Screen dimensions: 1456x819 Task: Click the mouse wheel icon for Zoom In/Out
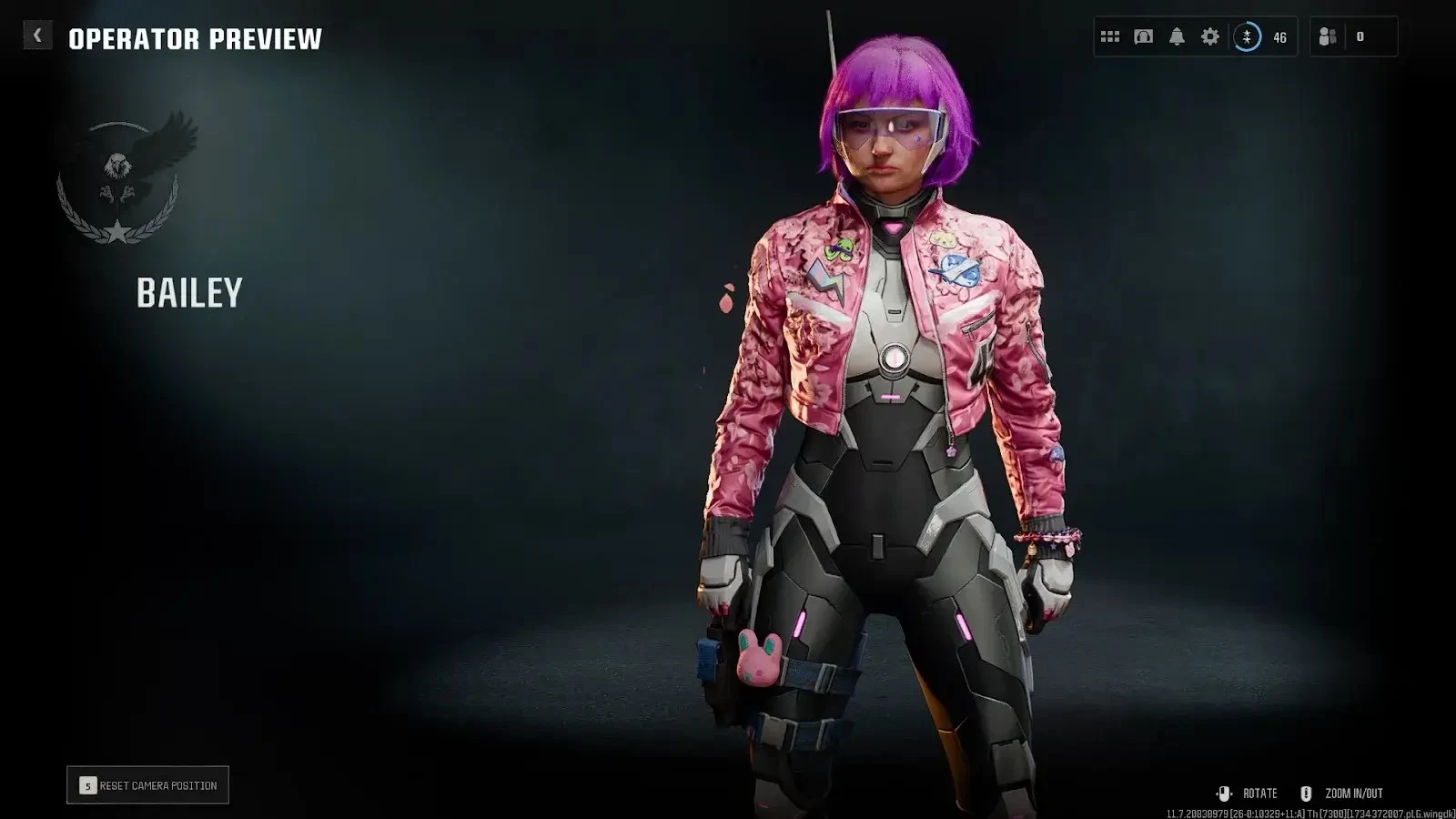click(x=1307, y=794)
